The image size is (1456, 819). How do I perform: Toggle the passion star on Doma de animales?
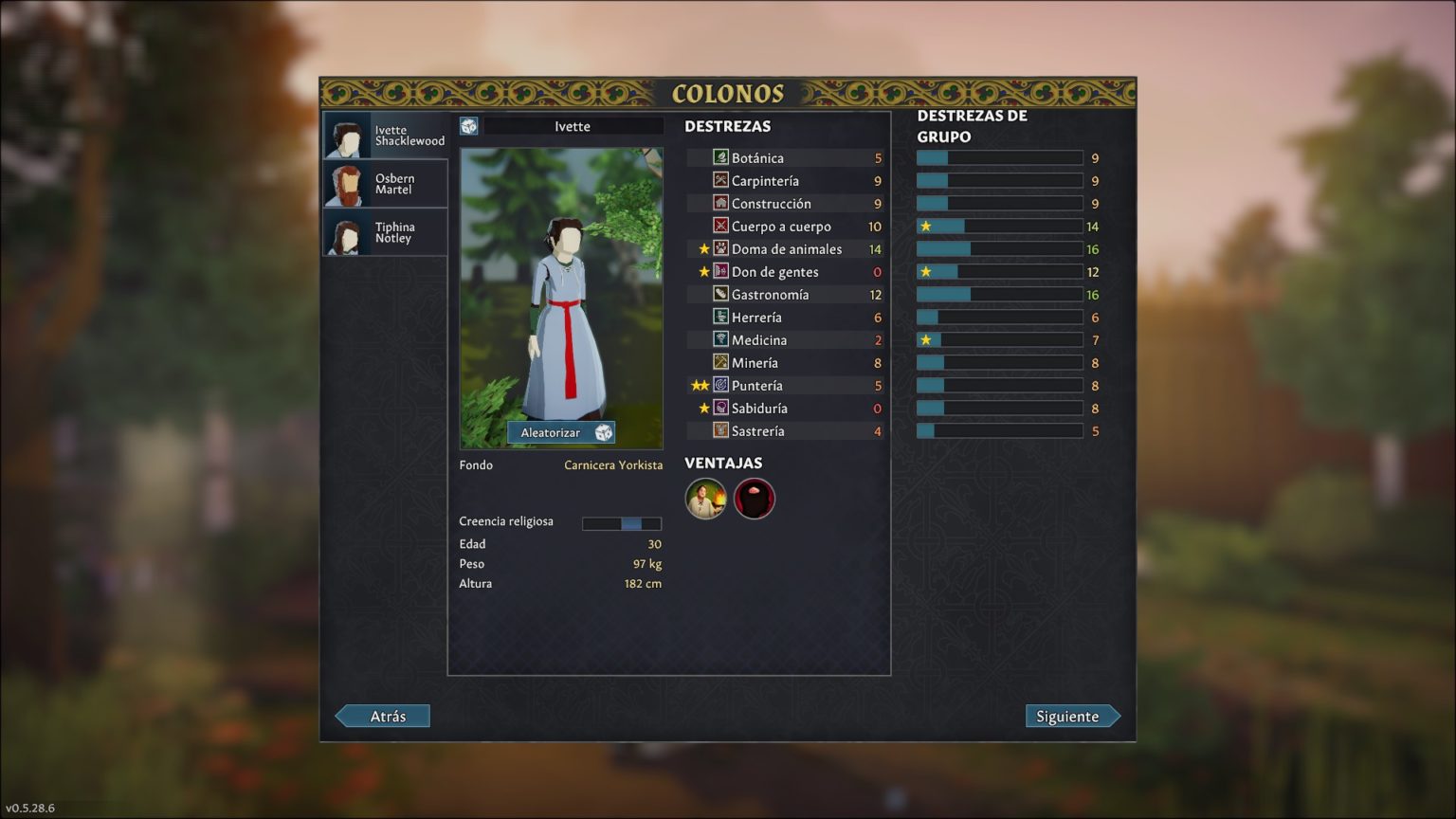click(702, 248)
